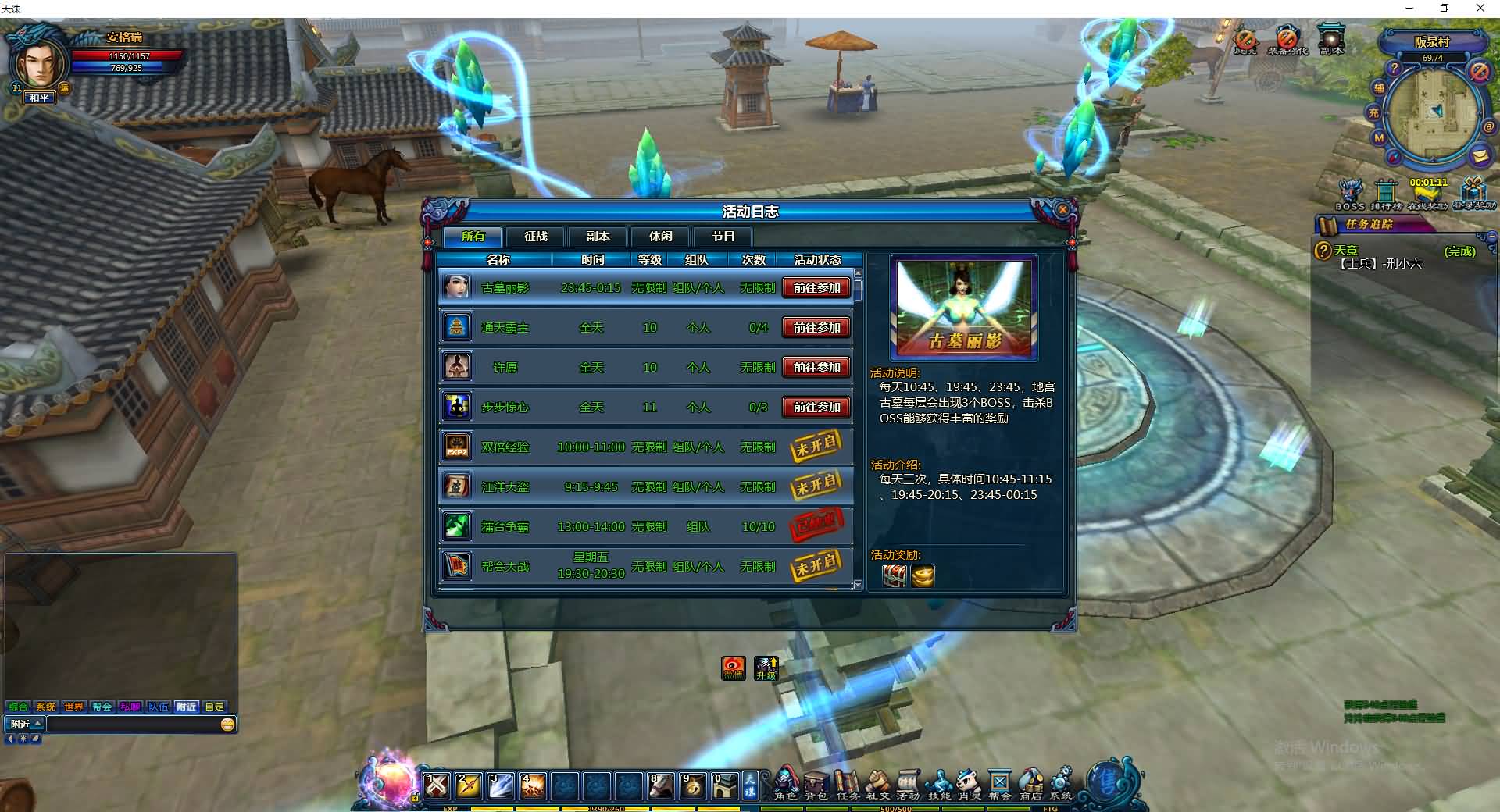The width and height of the screenshot is (1500, 812).
Task: Join the 古墓丽影 activity with 前往参加
Action: click(x=816, y=288)
